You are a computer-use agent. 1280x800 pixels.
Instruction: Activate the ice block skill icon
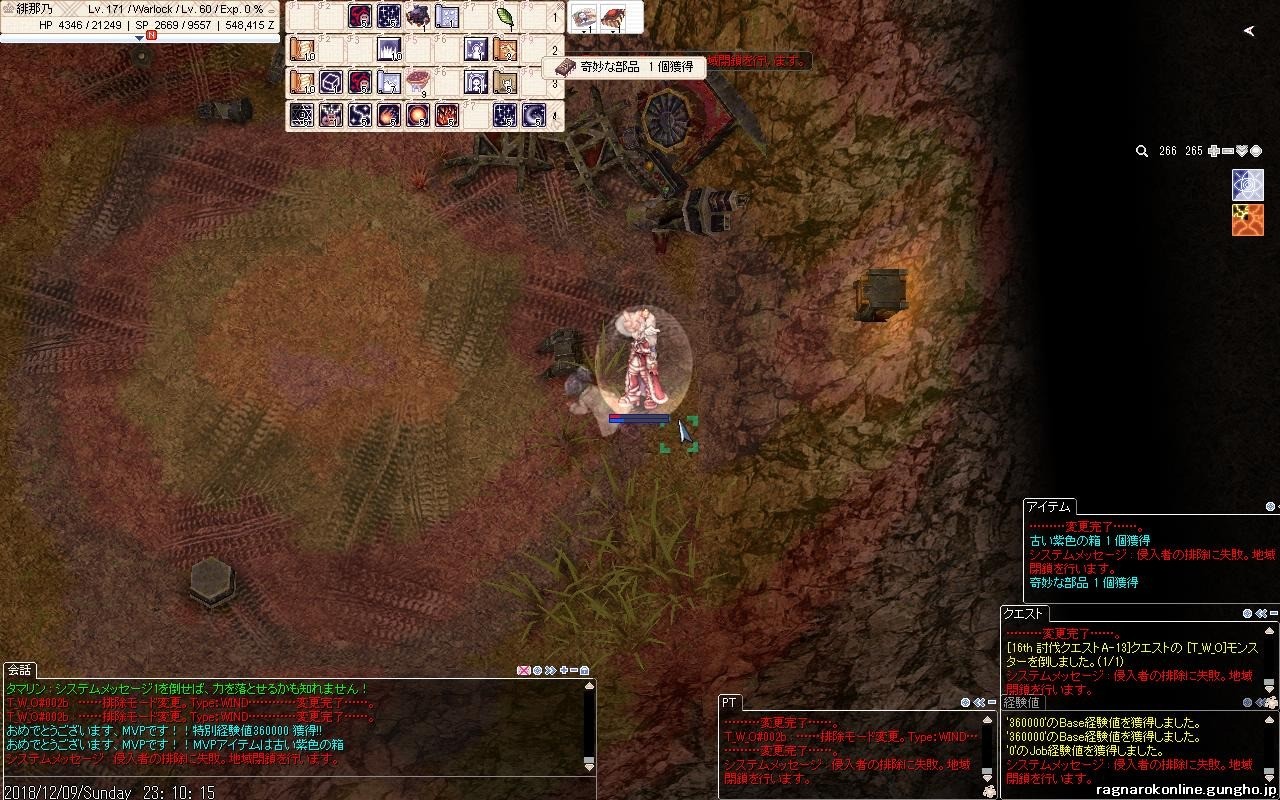click(331, 82)
